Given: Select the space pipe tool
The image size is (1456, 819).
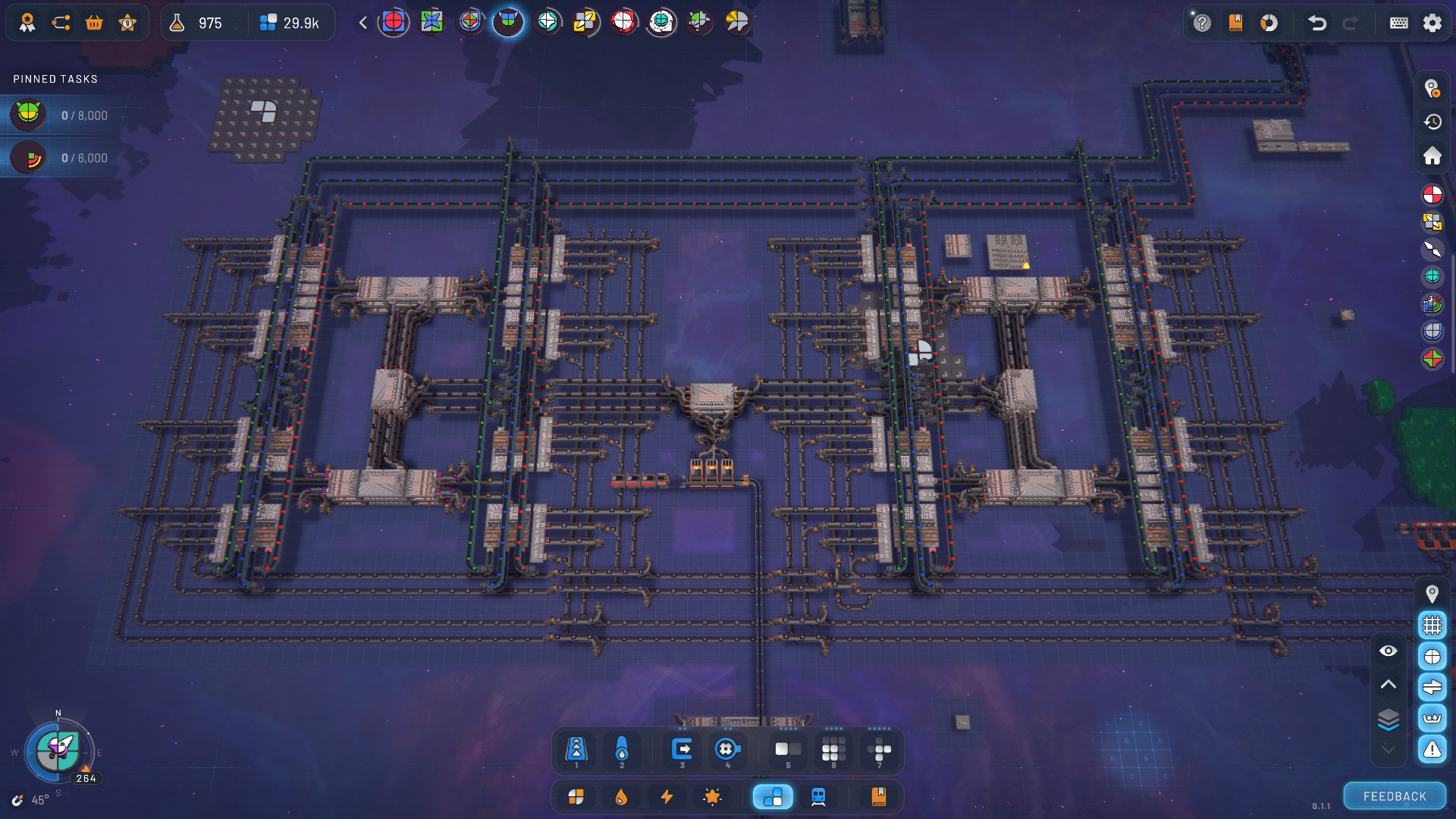Looking at the screenshot, I should click(622, 750).
